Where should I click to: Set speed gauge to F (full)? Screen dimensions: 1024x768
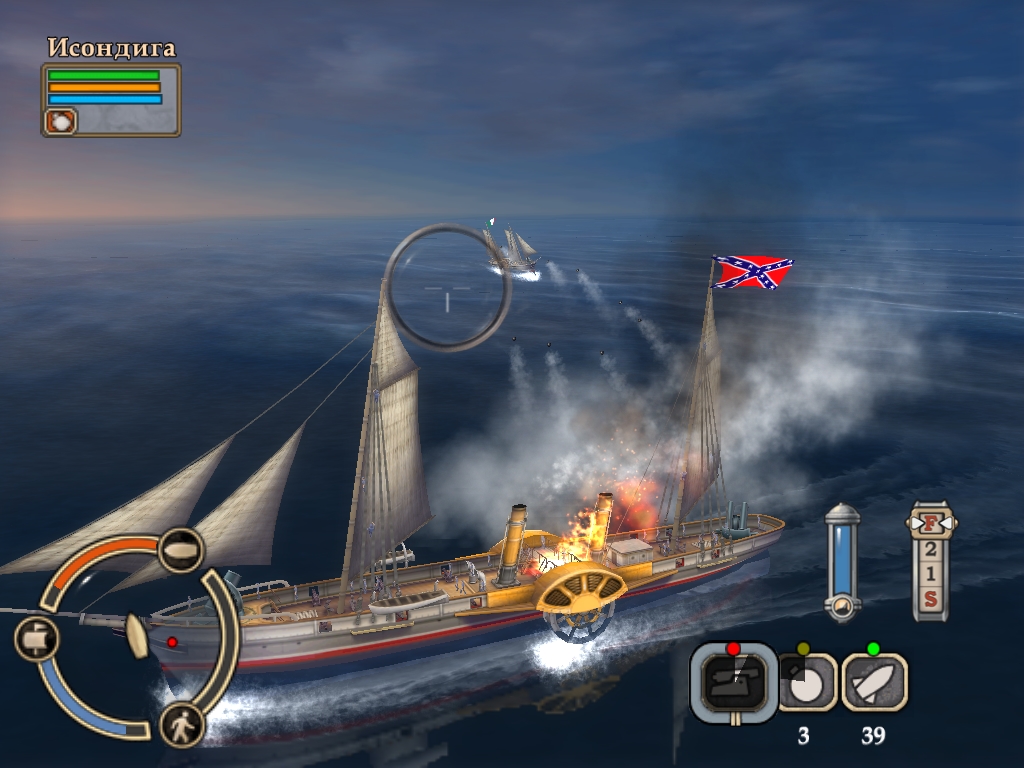[x=930, y=523]
